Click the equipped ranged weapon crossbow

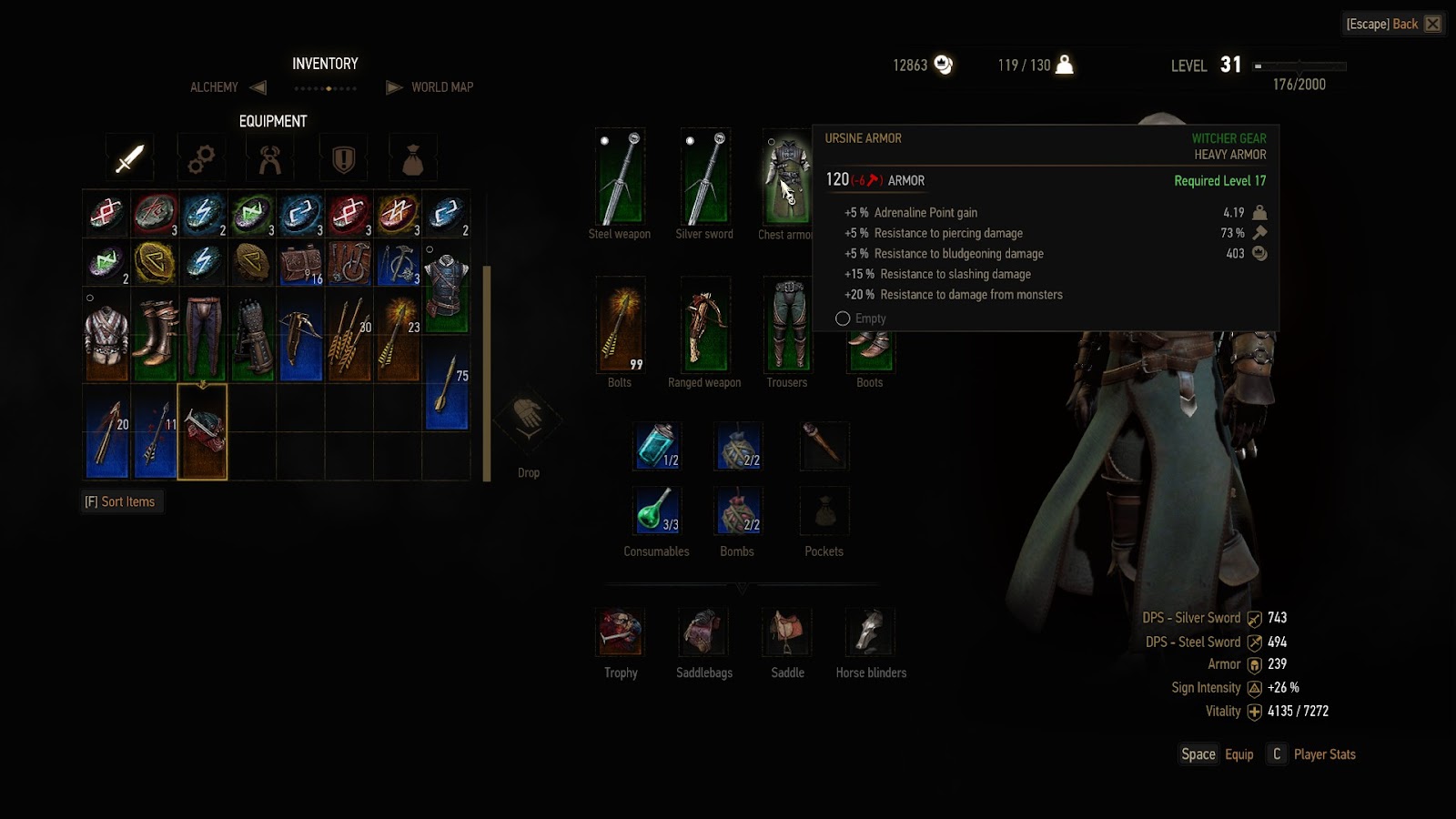pyautogui.click(x=704, y=325)
